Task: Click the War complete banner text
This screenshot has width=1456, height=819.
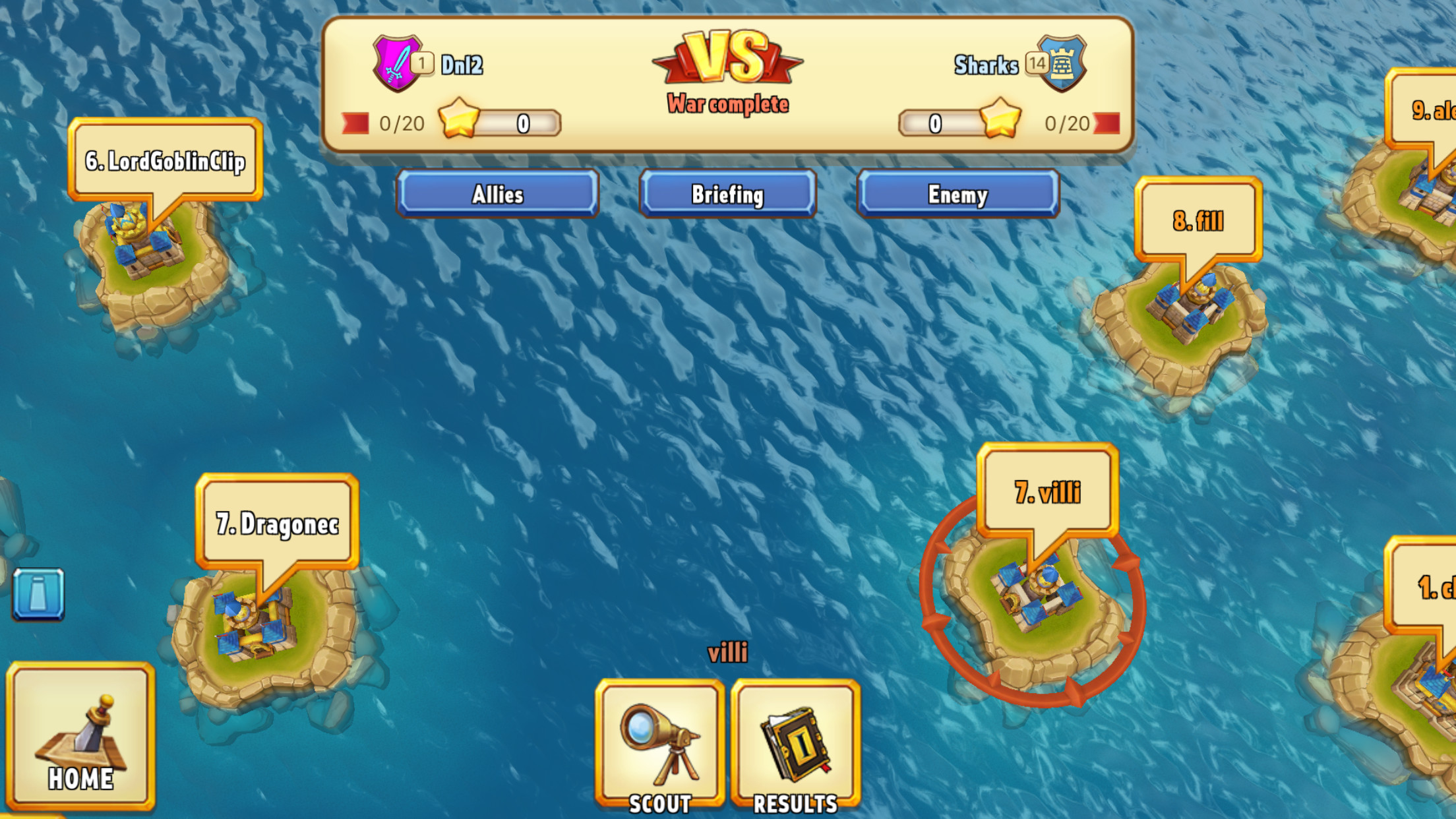Action: pyautogui.click(x=727, y=102)
